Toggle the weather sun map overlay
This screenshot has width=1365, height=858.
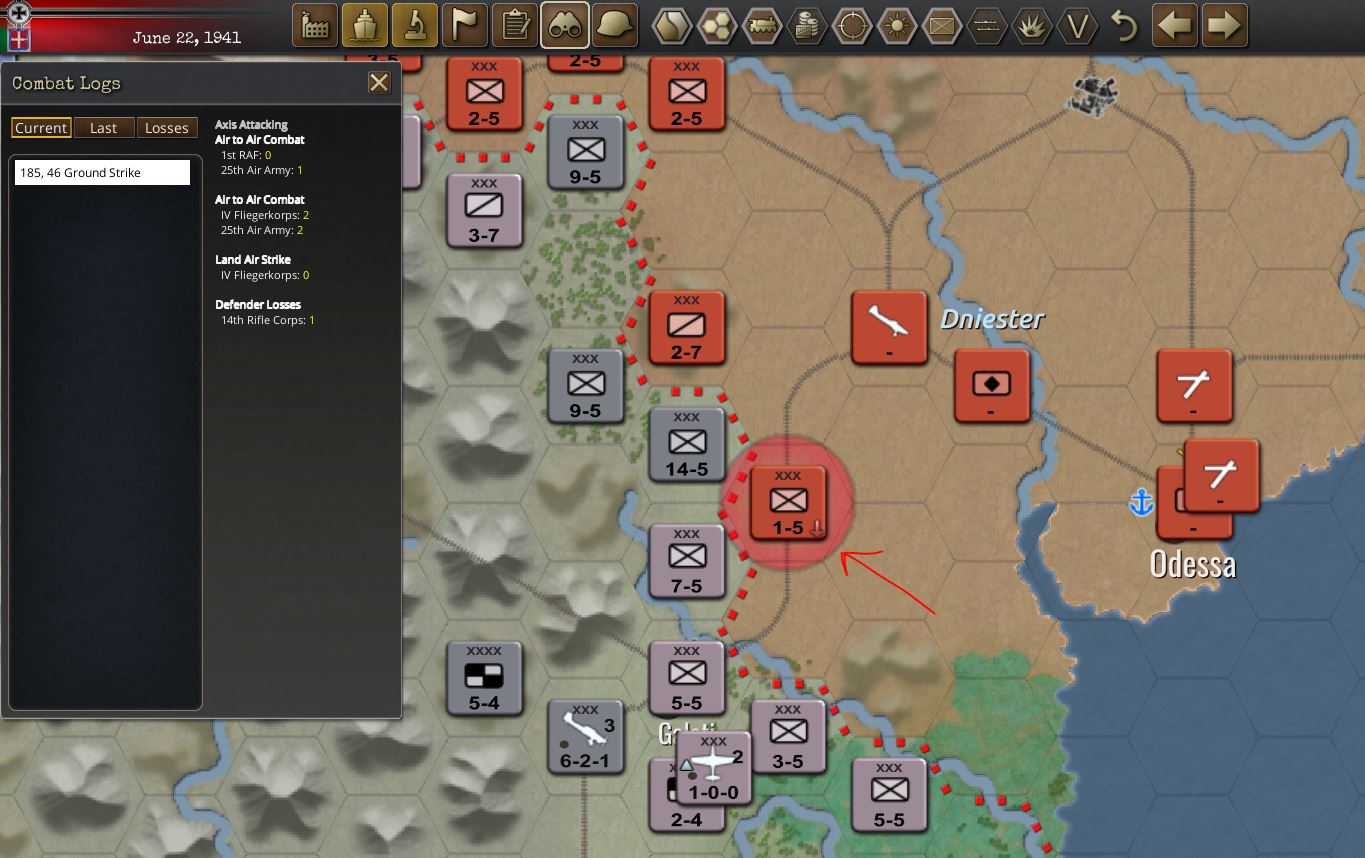pyautogui.click(x=897, y=27)
